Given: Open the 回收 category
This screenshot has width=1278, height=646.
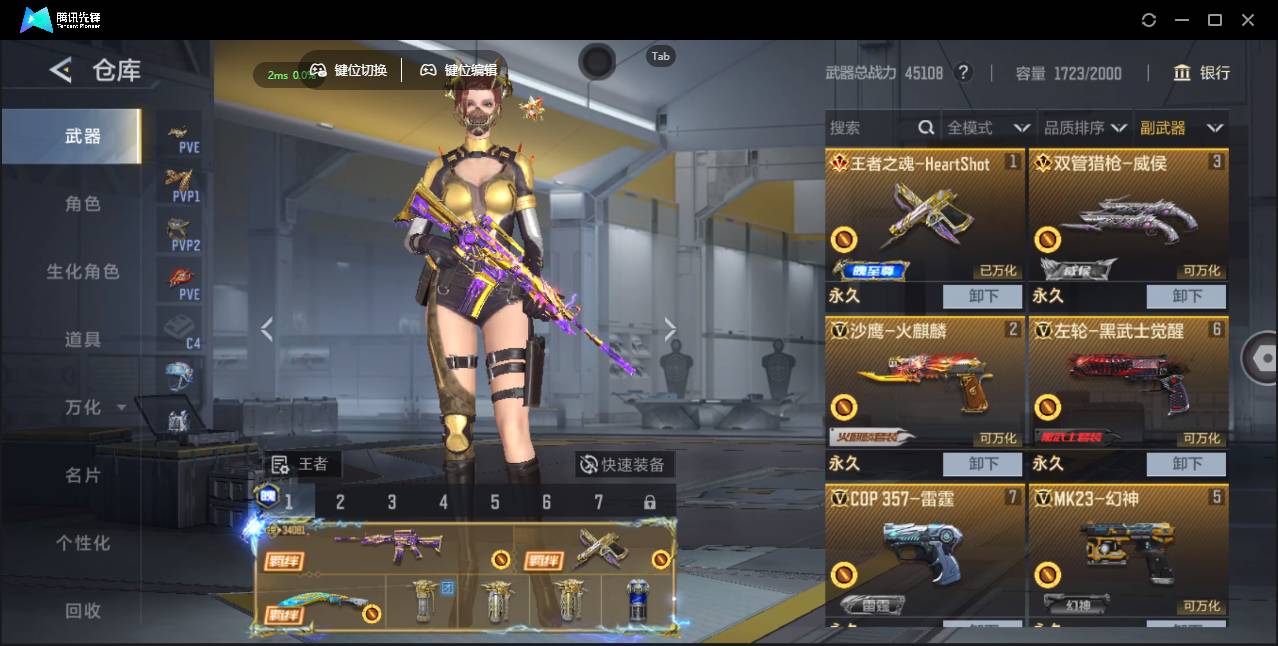Looking at the screenshot, I should (x=83, y=610).
